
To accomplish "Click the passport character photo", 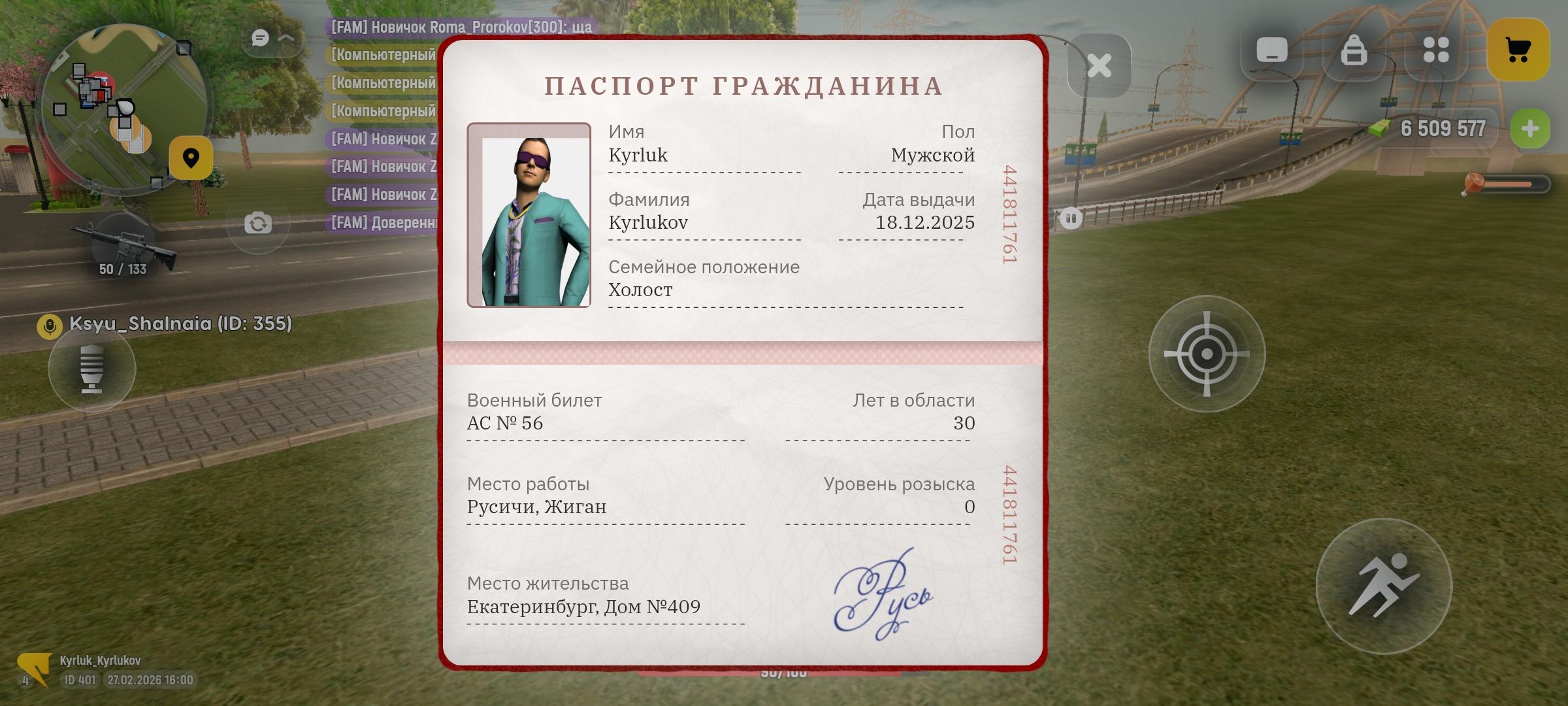I will point(529,215).
